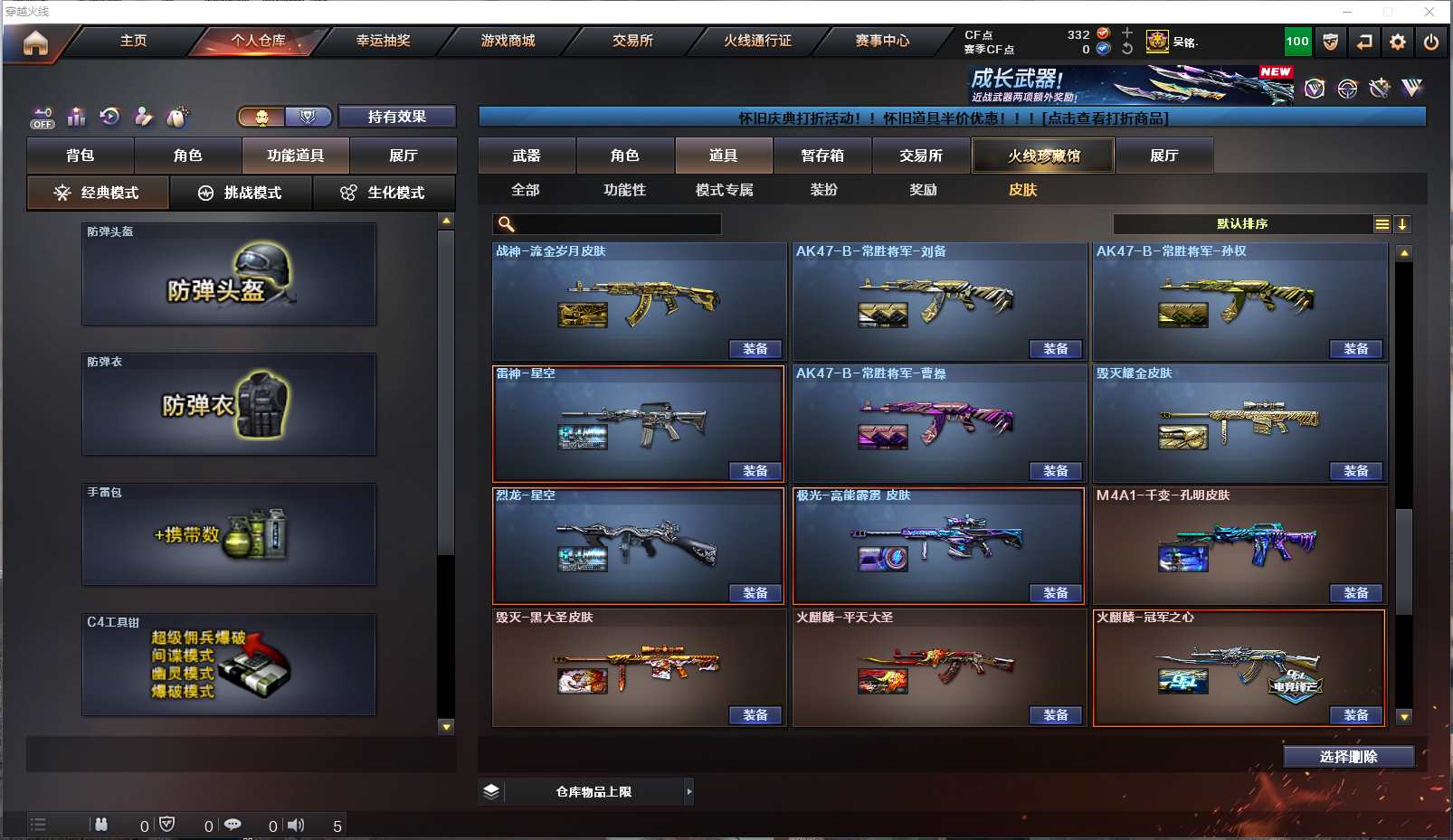Open settings via the gear icon

click(1398, 42)
